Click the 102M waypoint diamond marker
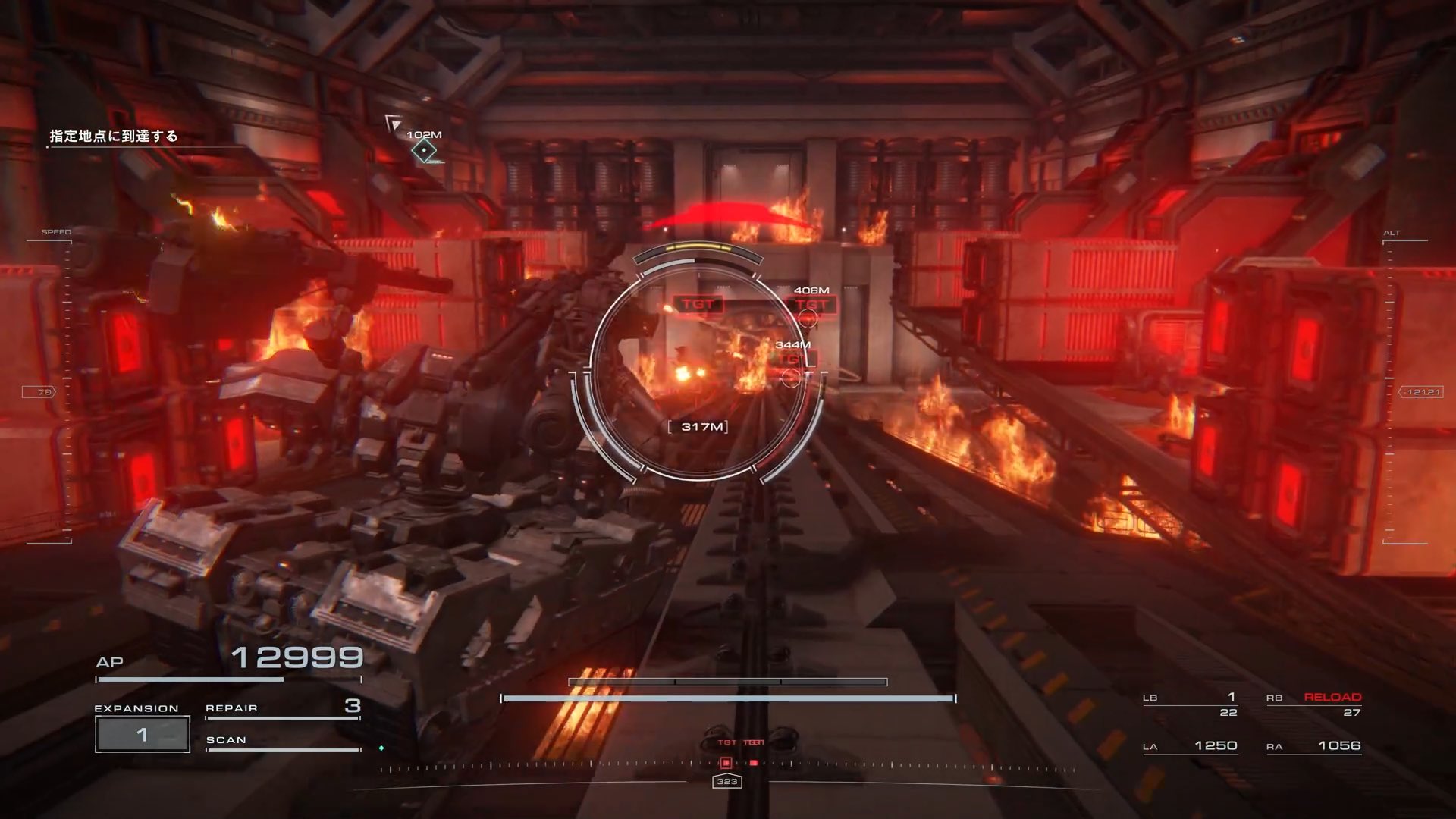The height and width of the screenshot is (819, 1456). coord(424,151)
